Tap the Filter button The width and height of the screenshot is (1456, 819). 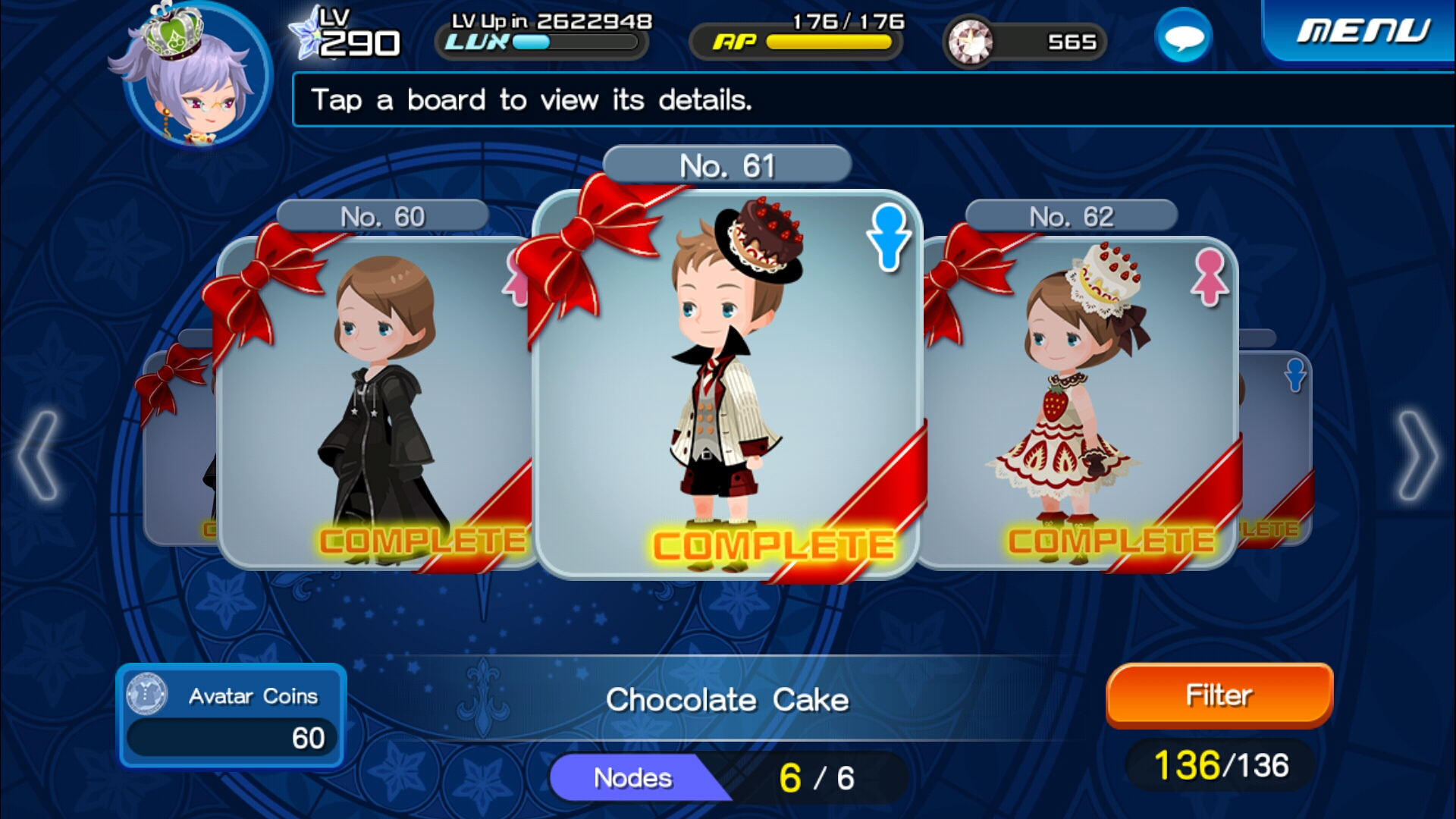coord(1219,695)
